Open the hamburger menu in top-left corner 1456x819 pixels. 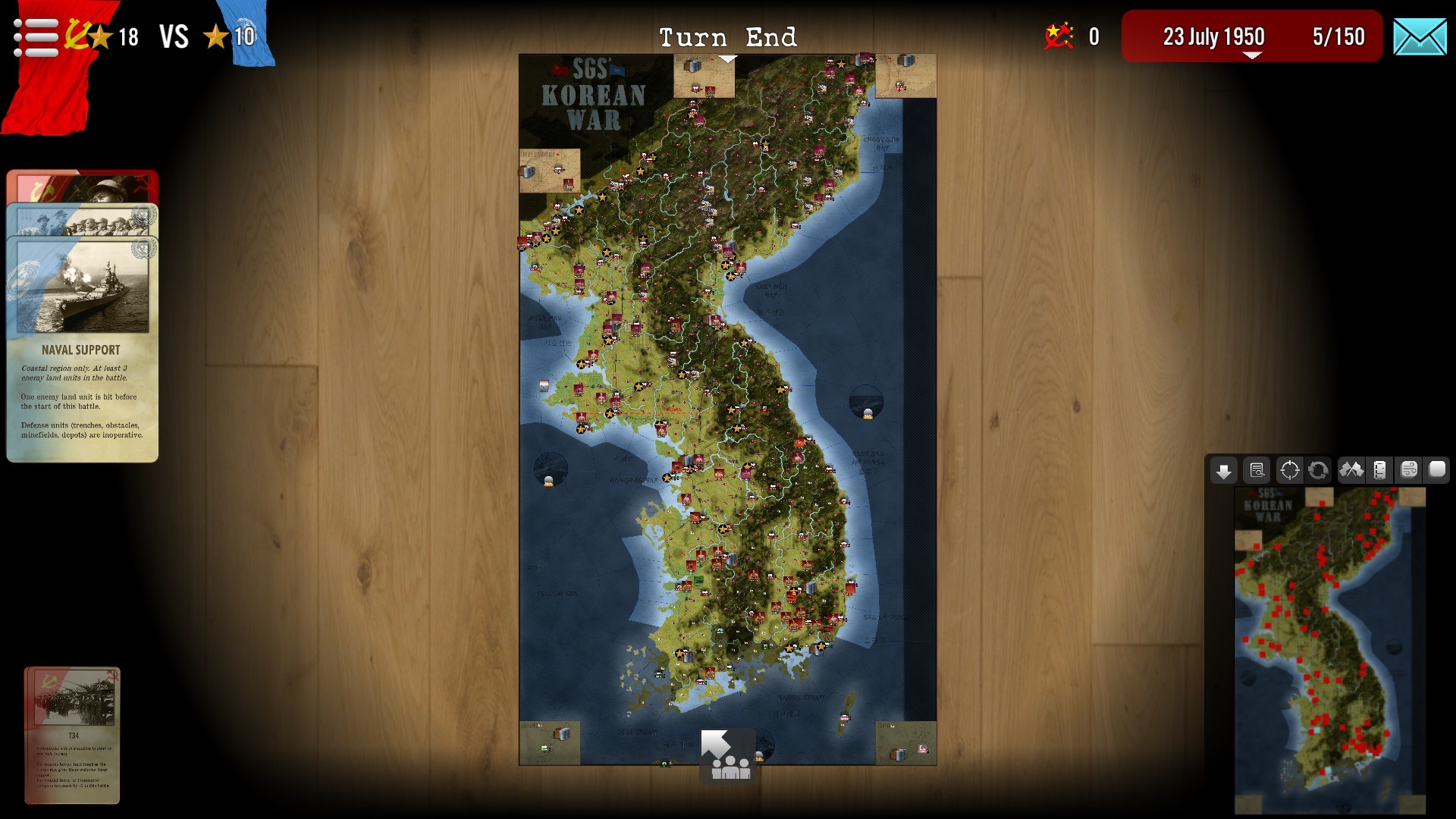tap(34, 34)
